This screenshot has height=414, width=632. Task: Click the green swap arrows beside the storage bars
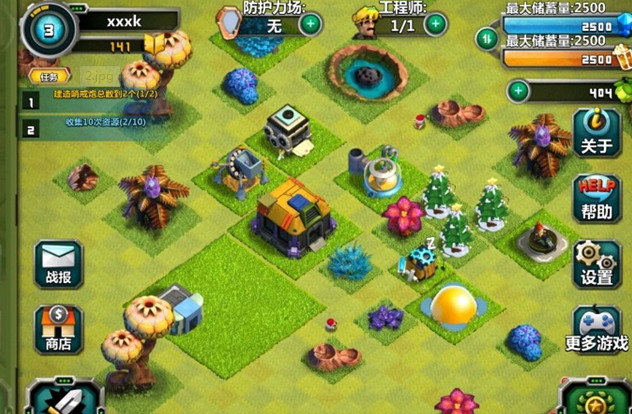[x=487, y=39]
